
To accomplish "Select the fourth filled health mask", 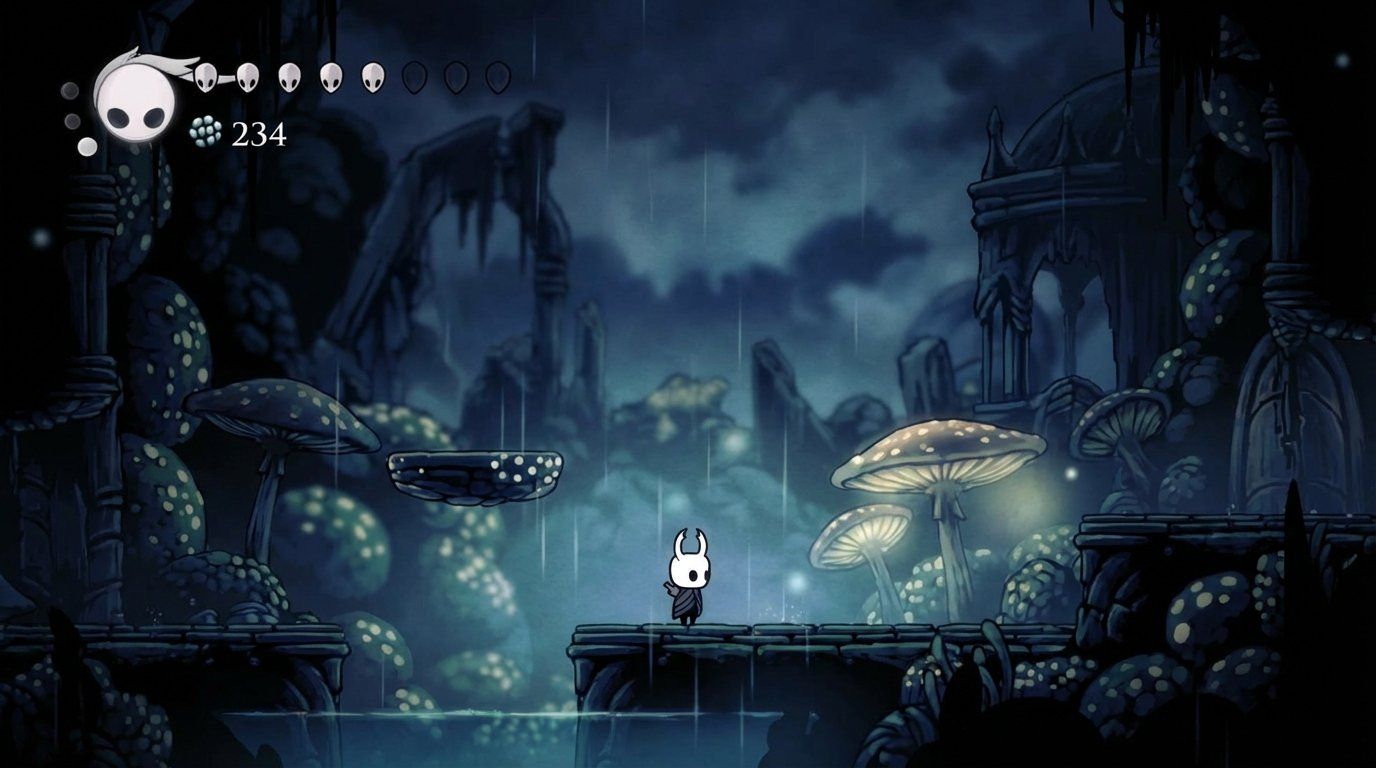I will pos(330,77).
